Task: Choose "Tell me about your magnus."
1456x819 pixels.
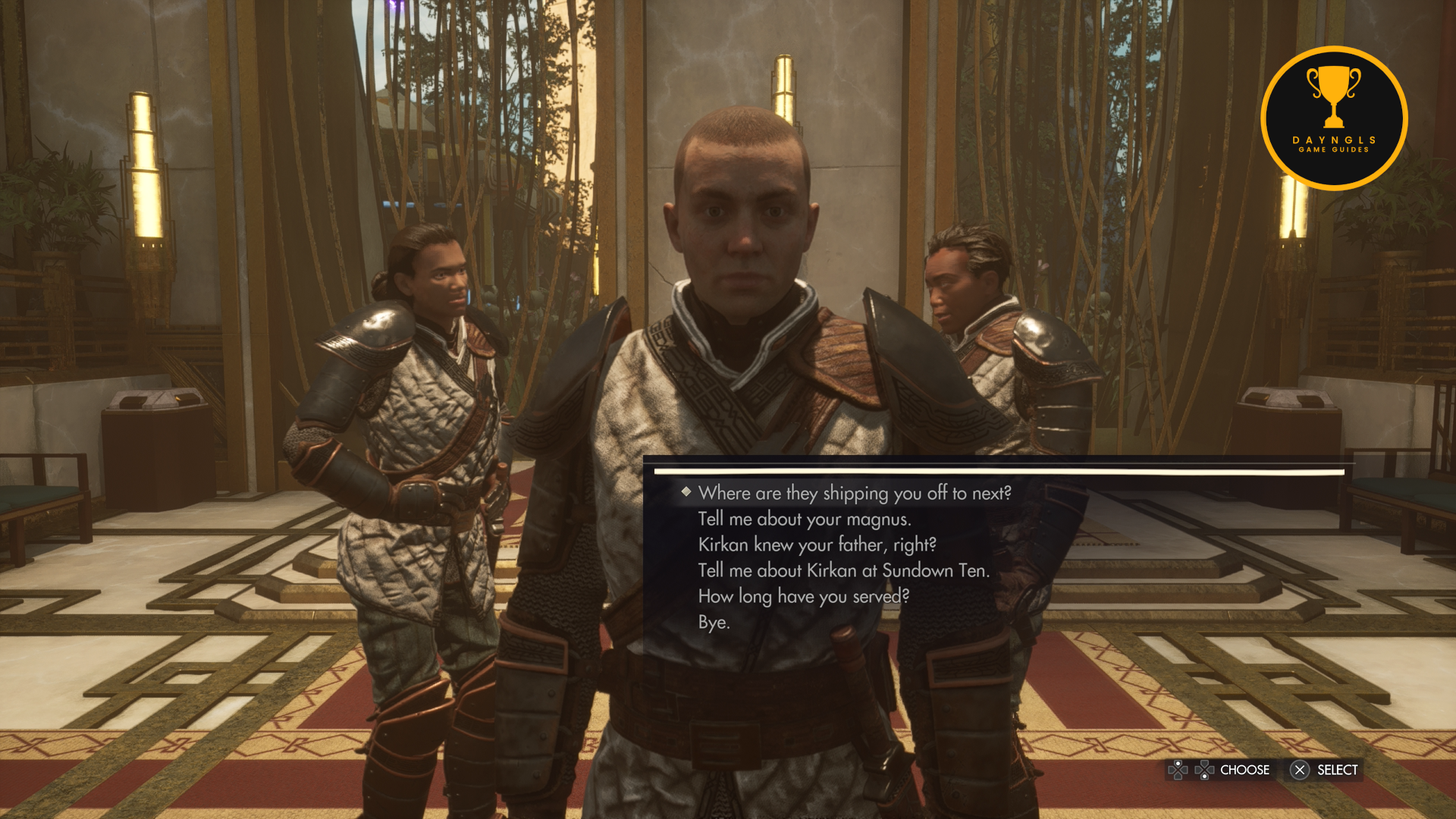Action: [x=804, y=519]
